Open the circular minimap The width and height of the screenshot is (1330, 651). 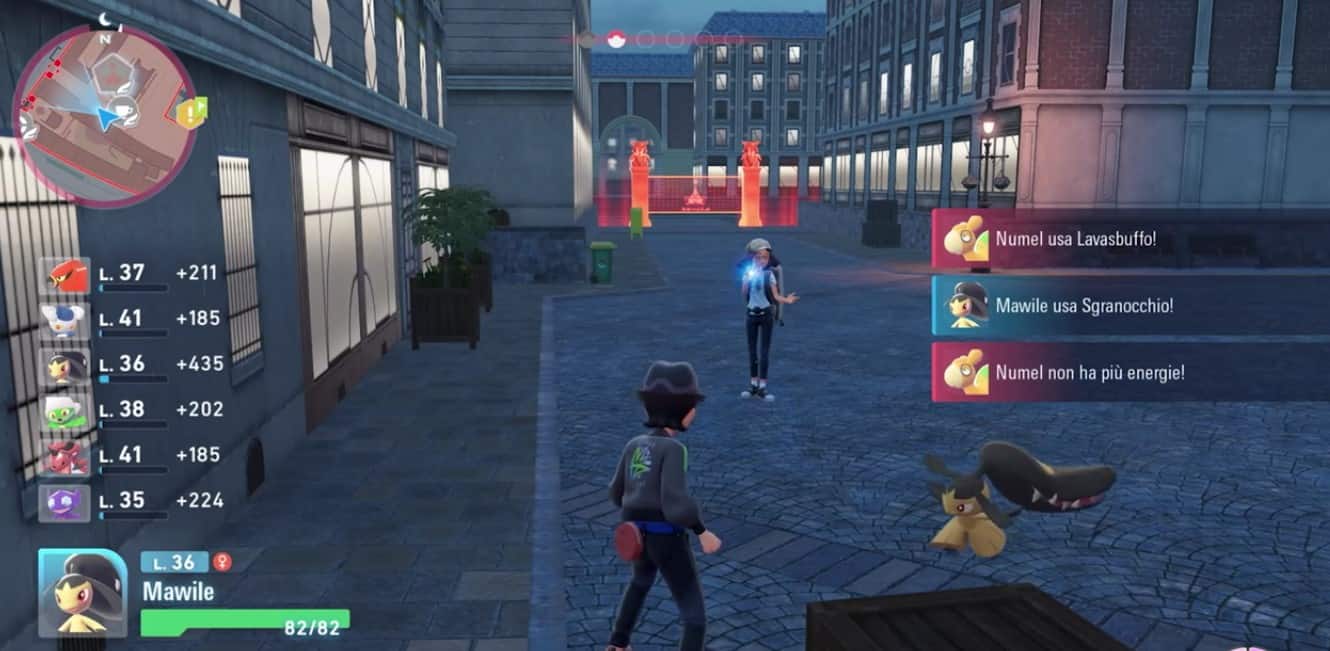point(104,116)
